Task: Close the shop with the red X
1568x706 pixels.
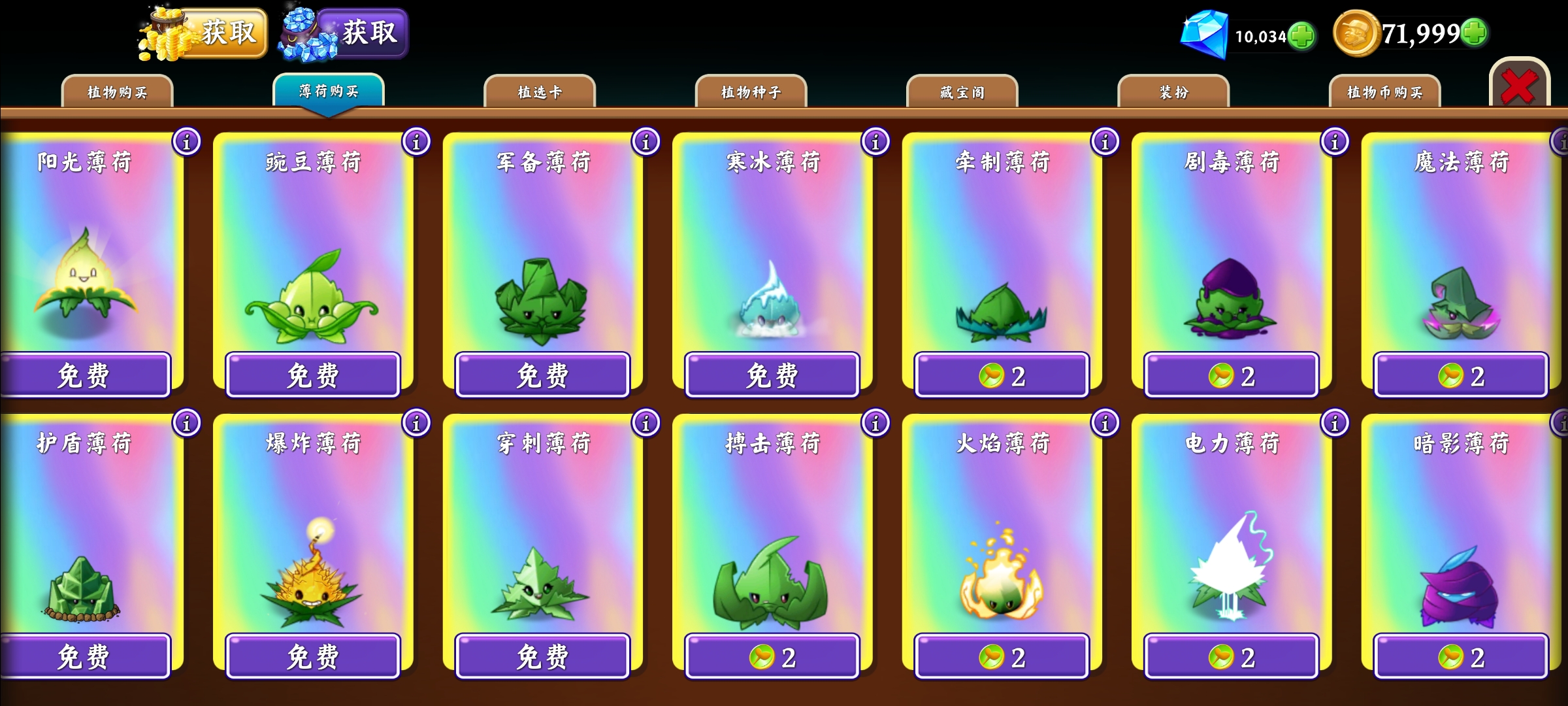Action: (1519, 86)
